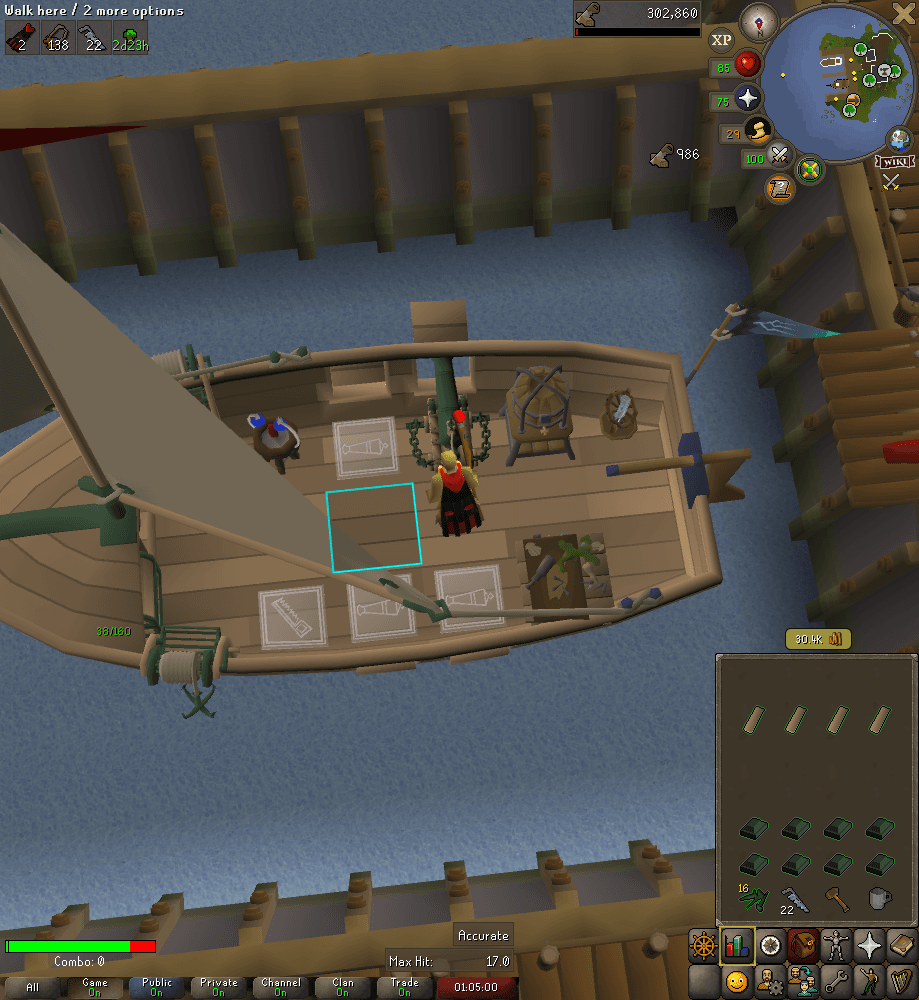919x1000 pixels.
Task: Open the ship's wheel sailing tab
Action: 704,945
